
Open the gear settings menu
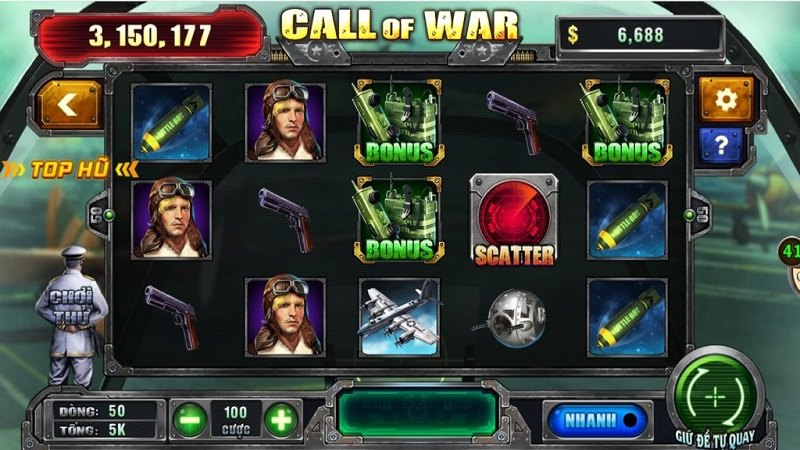tap(726, 99)
